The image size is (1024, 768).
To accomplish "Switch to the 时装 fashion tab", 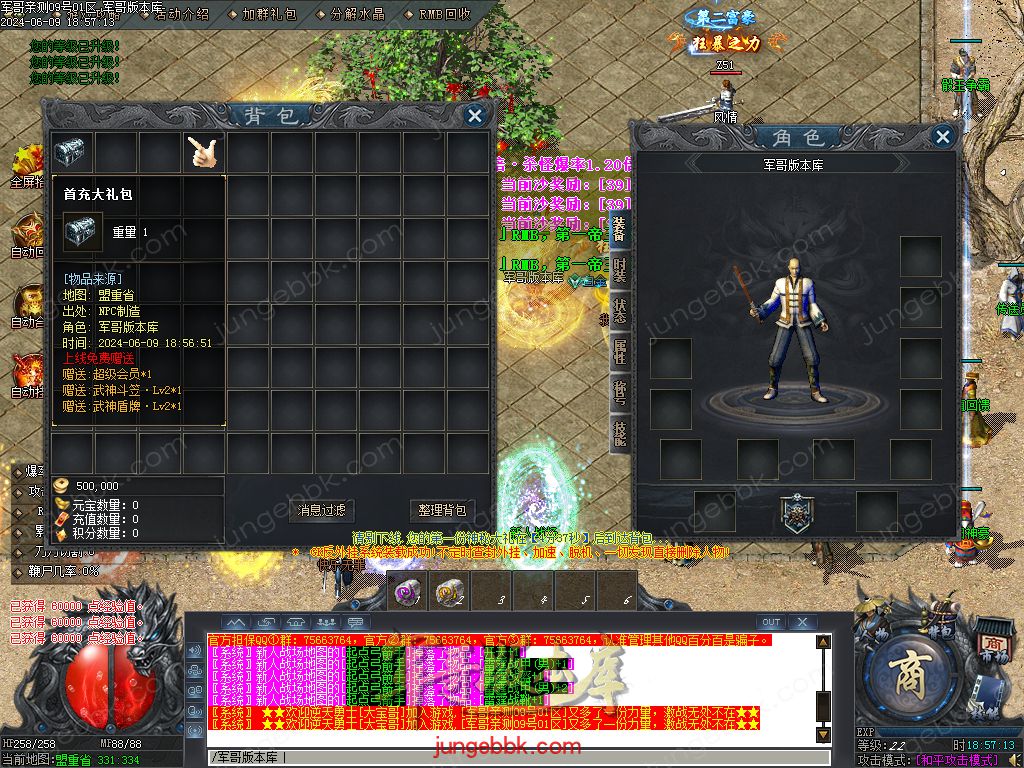I will click(620, 270).
